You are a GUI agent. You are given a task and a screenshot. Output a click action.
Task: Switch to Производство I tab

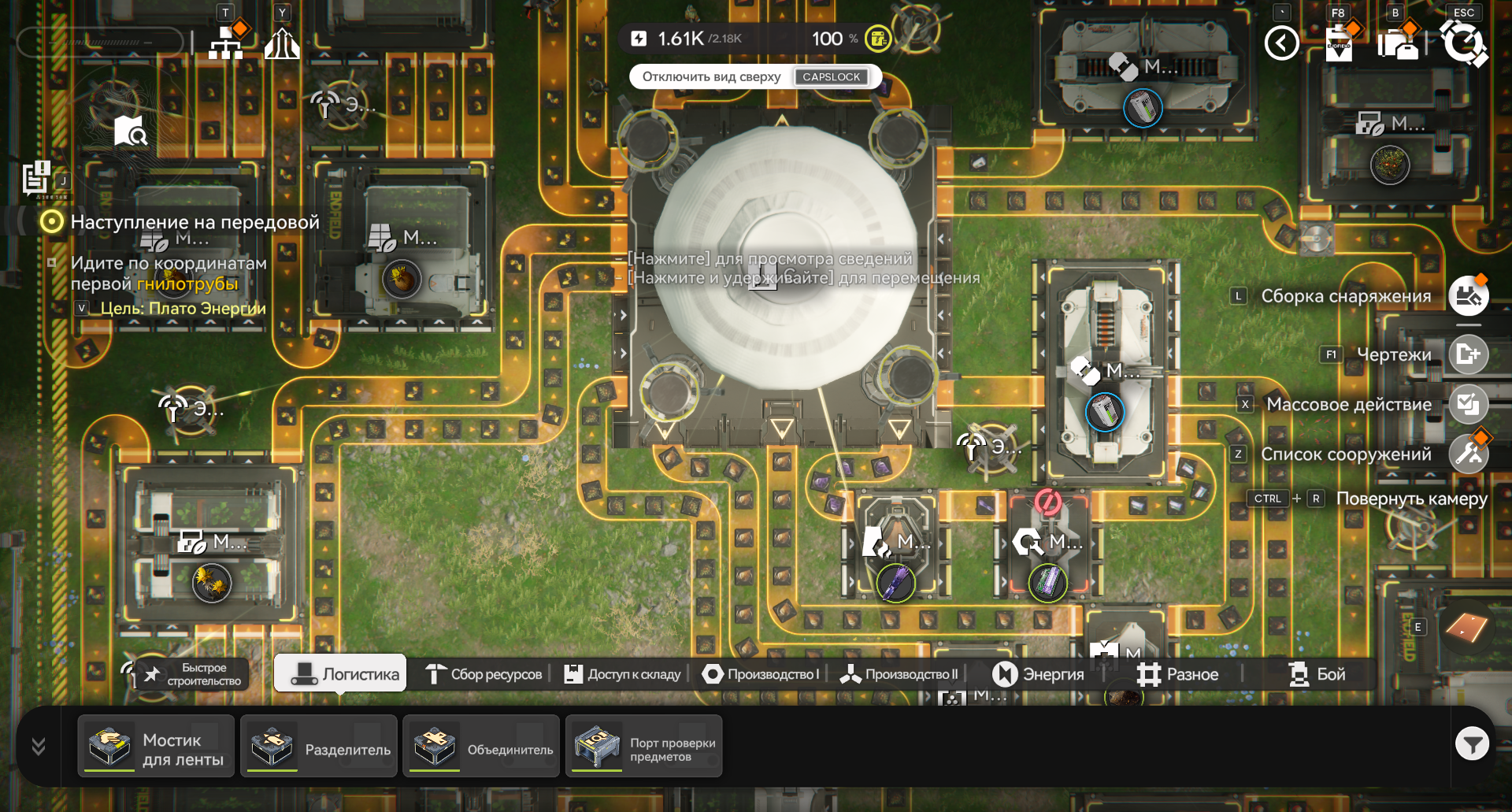762,674
